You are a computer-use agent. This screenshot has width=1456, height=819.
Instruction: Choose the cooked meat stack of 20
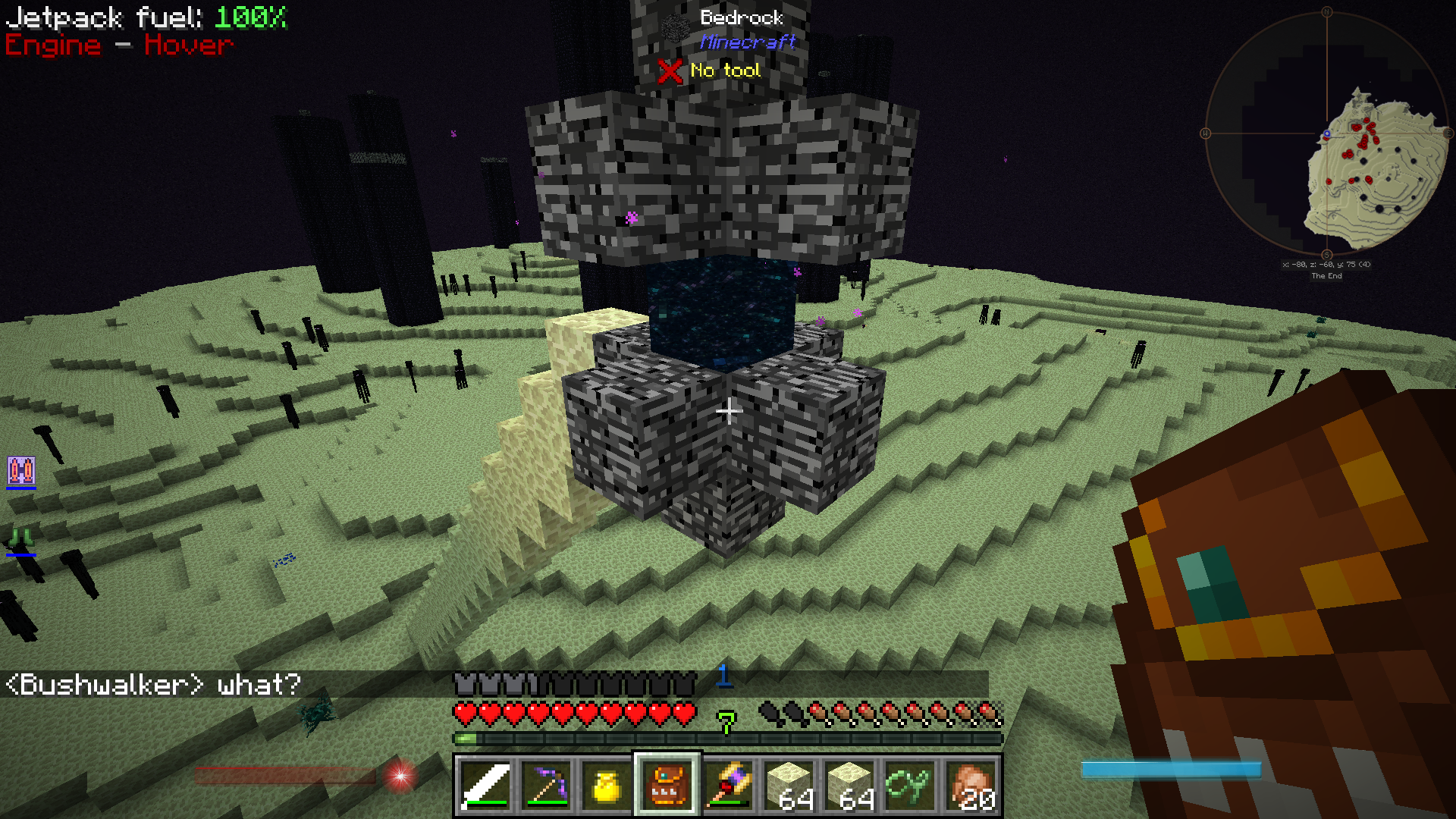point(971,786)
